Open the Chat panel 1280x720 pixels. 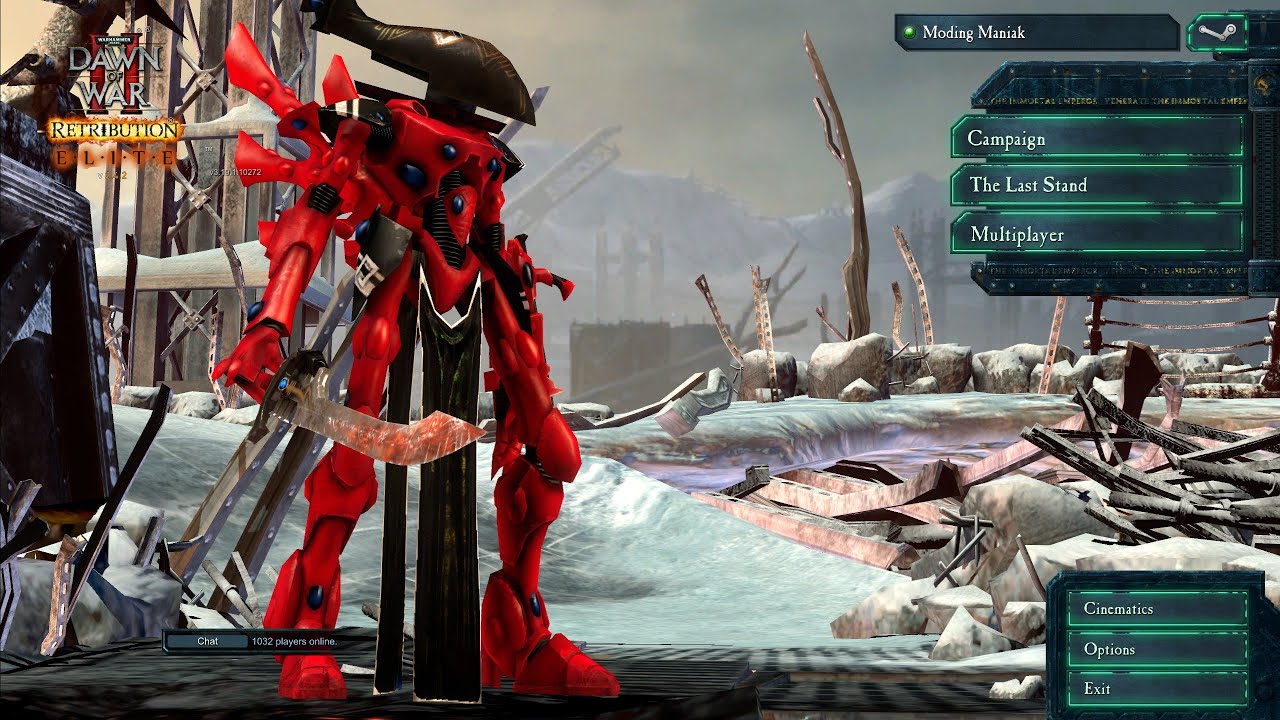pos(207,641)
